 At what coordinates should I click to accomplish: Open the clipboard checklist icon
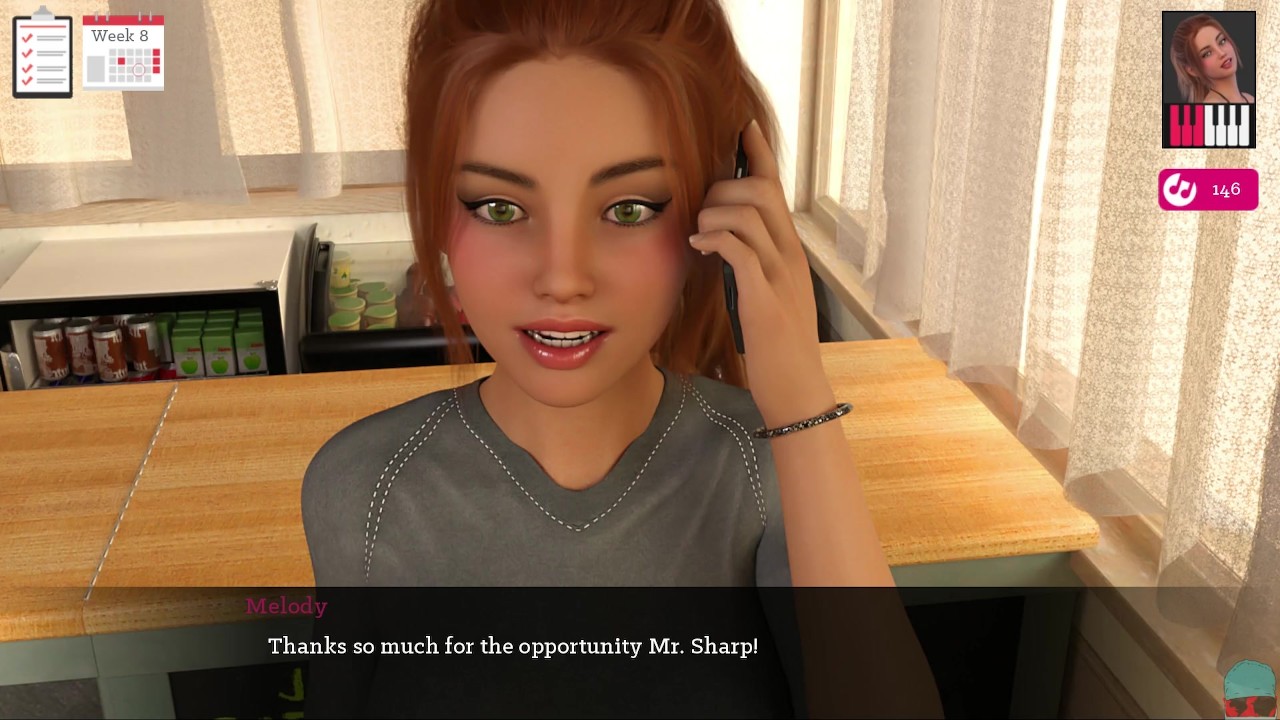coord(42,54)
